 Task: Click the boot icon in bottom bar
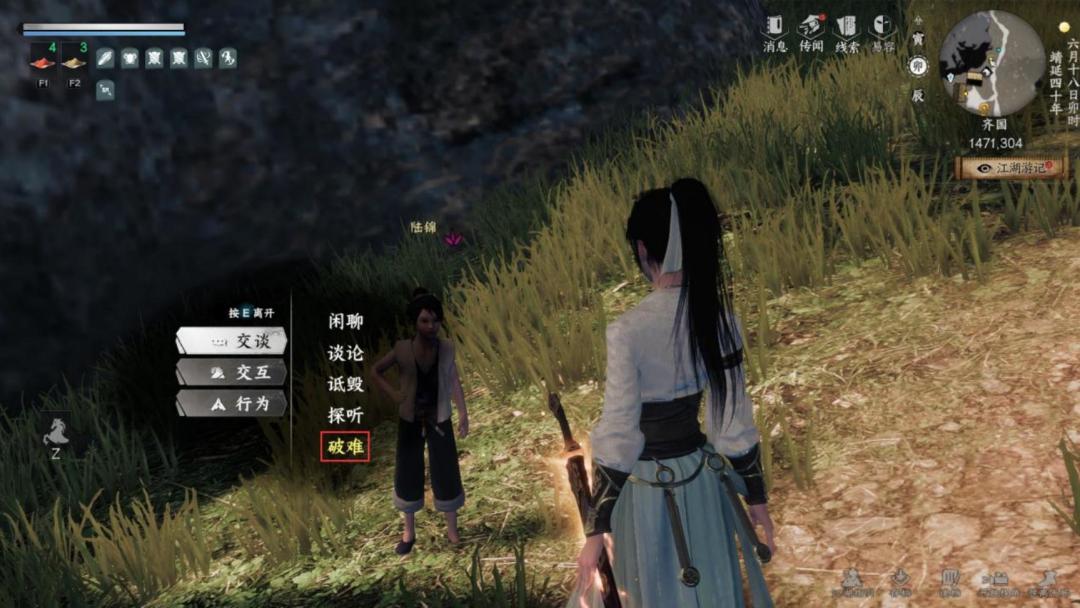click(x=1048, y=578)
